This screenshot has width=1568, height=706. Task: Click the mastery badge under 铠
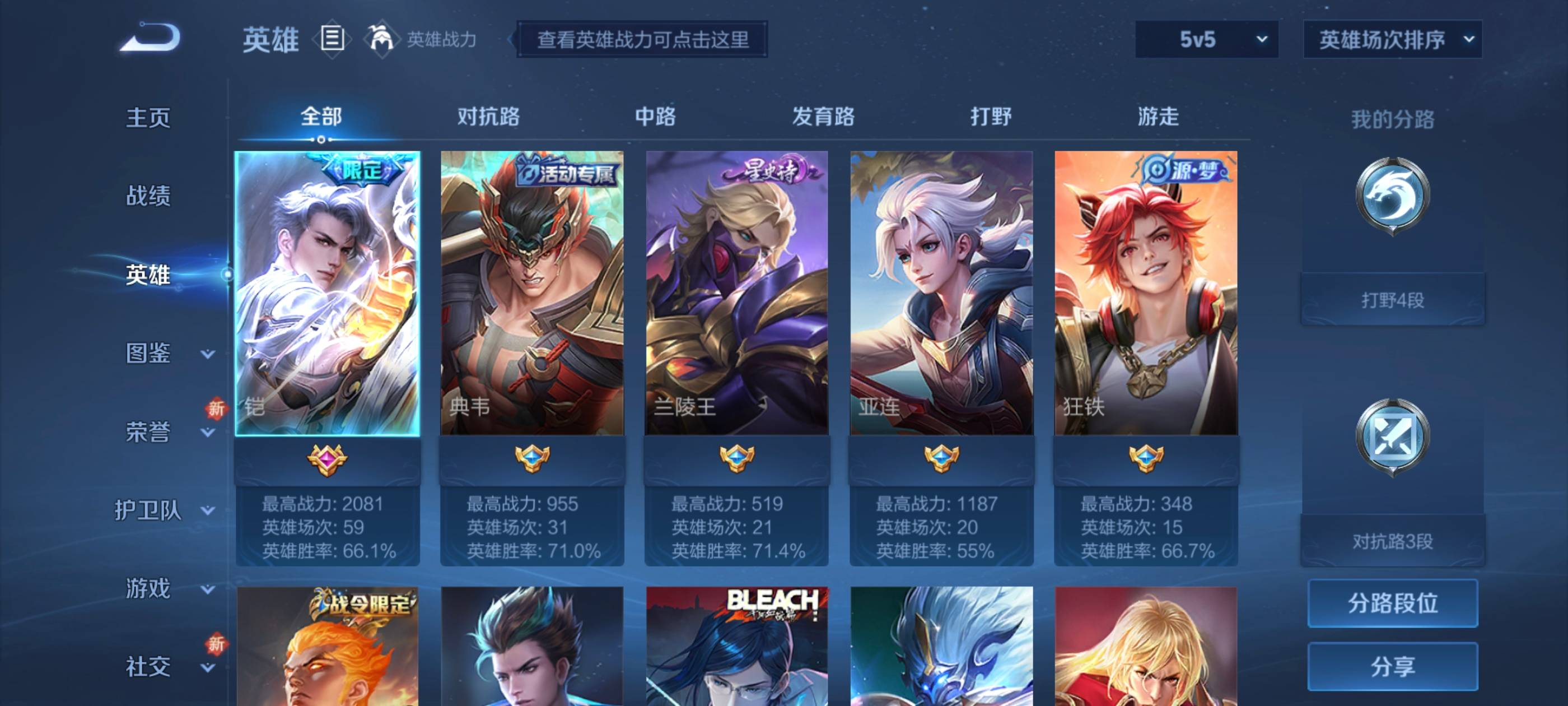(x=326, y=461)
